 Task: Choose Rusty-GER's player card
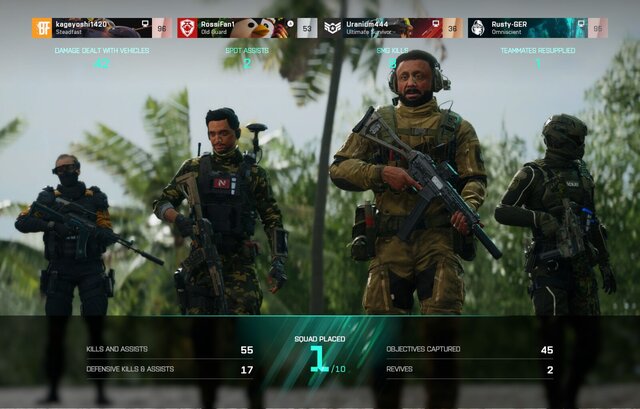pyautogui.click(x=536, y=28)
